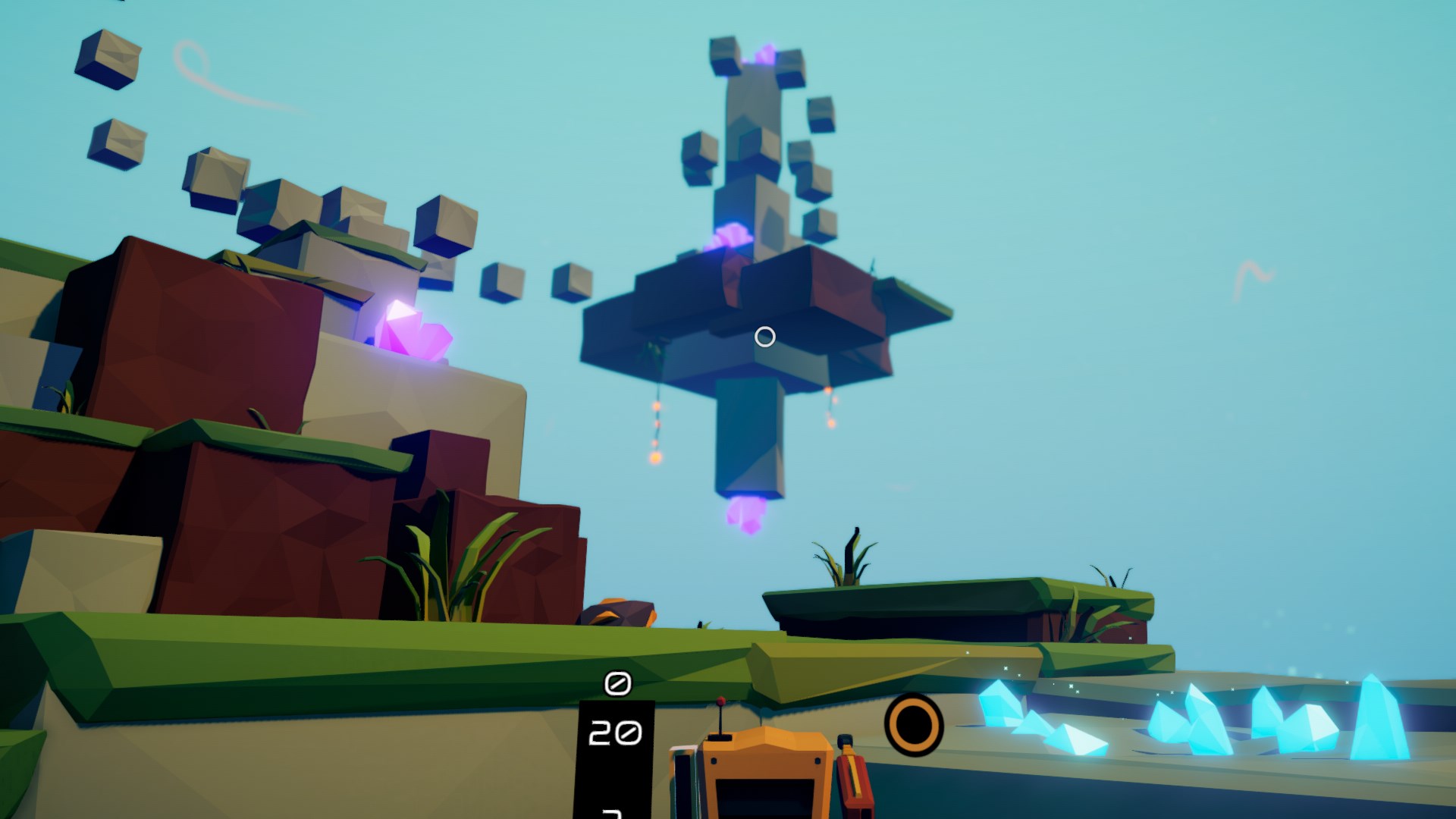Click the topmost floating cube above the island
The width and height of the screenshot is (1456, 819).
point(724,57)
